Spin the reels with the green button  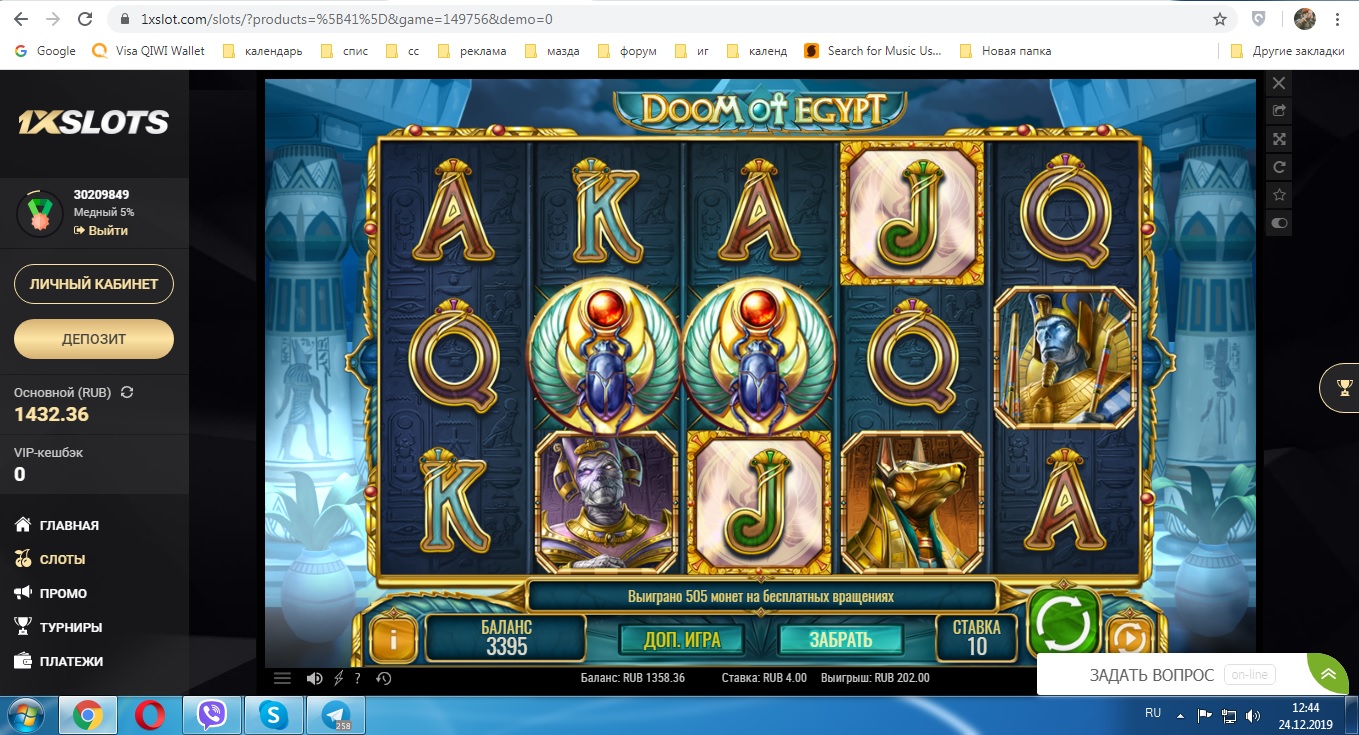1065,622
